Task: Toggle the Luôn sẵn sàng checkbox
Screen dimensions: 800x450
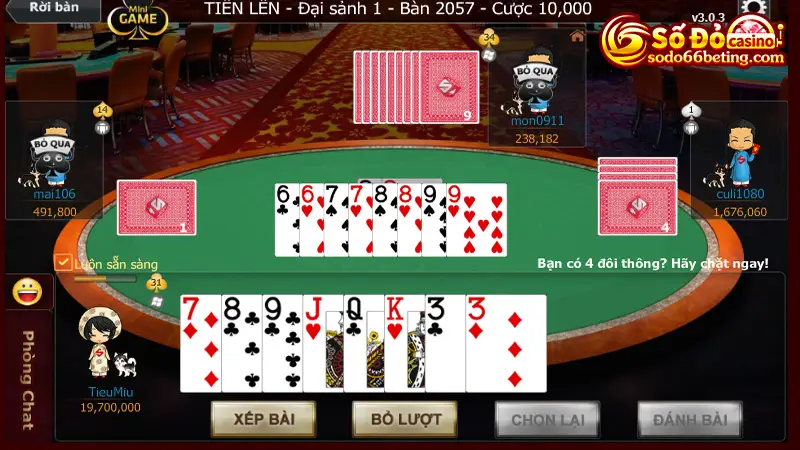Action: [x=63, y=263]
